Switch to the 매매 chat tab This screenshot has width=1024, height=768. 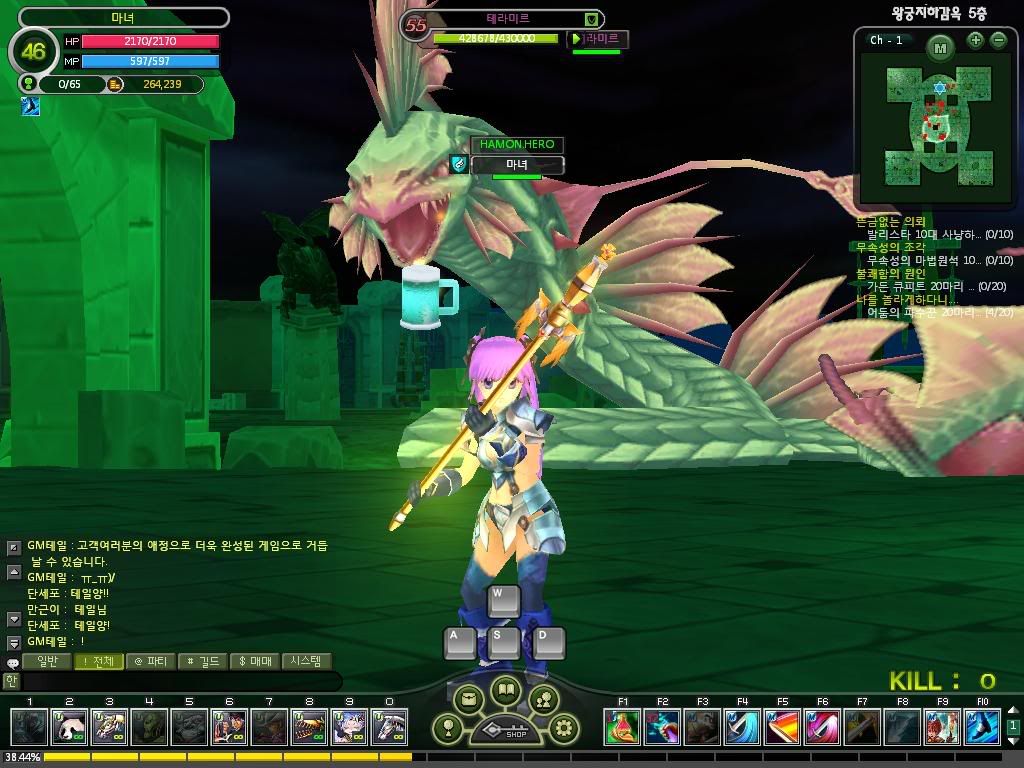coord(255,661)
